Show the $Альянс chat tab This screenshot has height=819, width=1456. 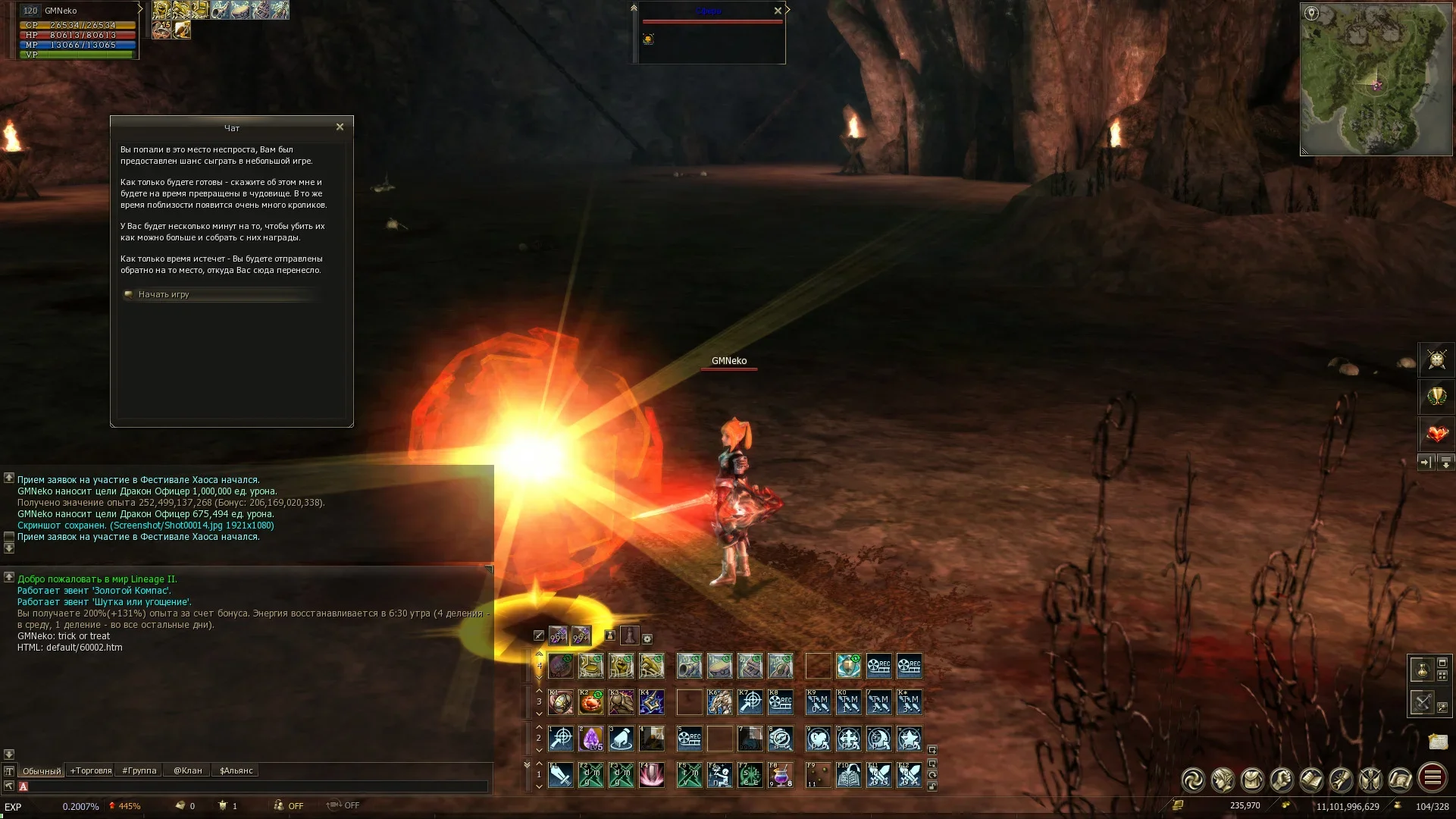pyautogui.click(x=236, y=770)
